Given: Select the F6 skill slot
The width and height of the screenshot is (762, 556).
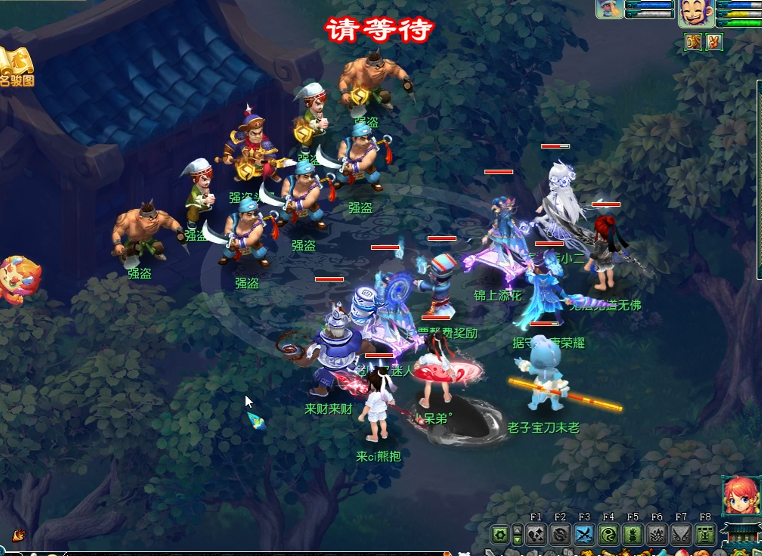Looking at the screenshot, I should tap(657, 535).
